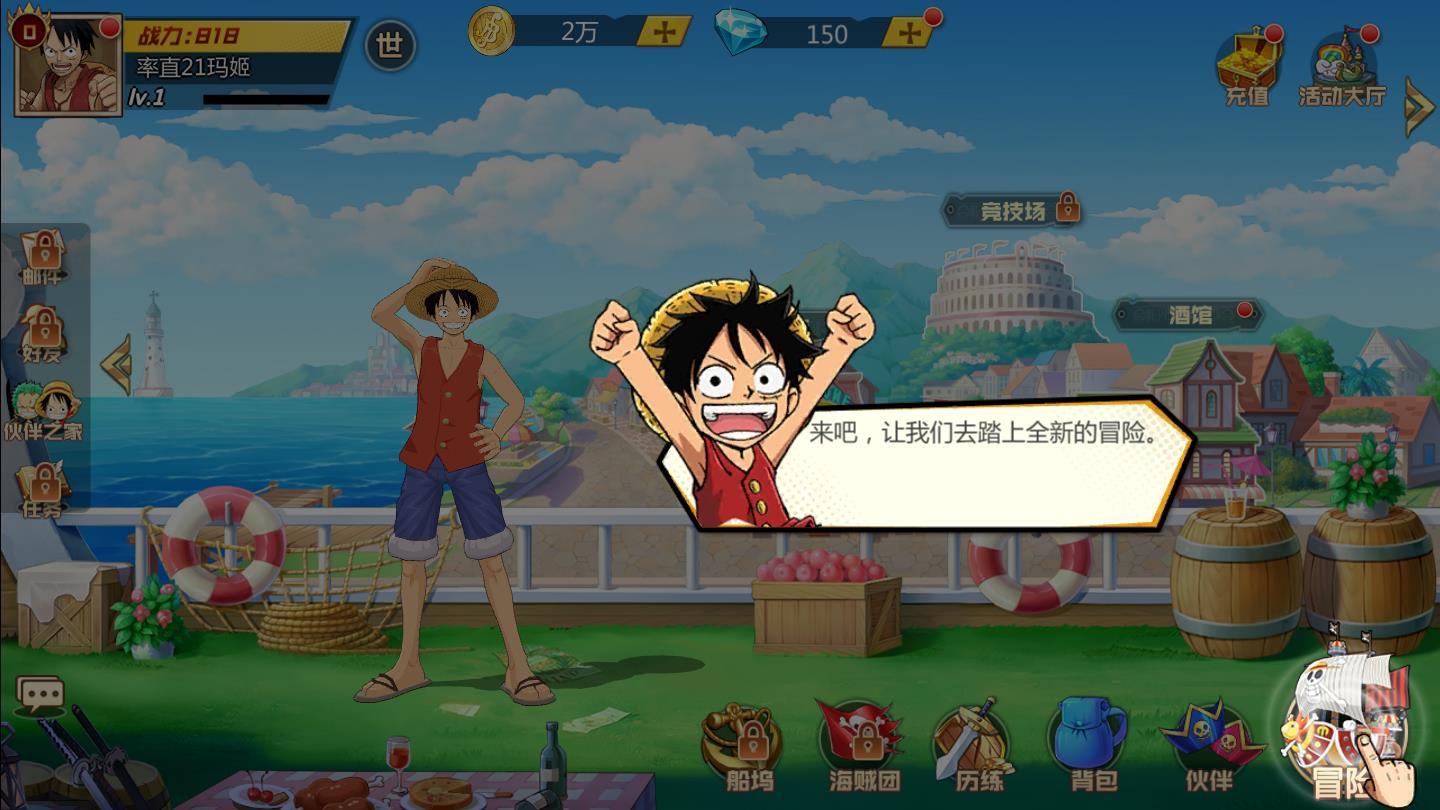Select the locked 海贼团 pirate crew
The height and width of the screenshot is (810, 1440).
(x=864, y=746)
